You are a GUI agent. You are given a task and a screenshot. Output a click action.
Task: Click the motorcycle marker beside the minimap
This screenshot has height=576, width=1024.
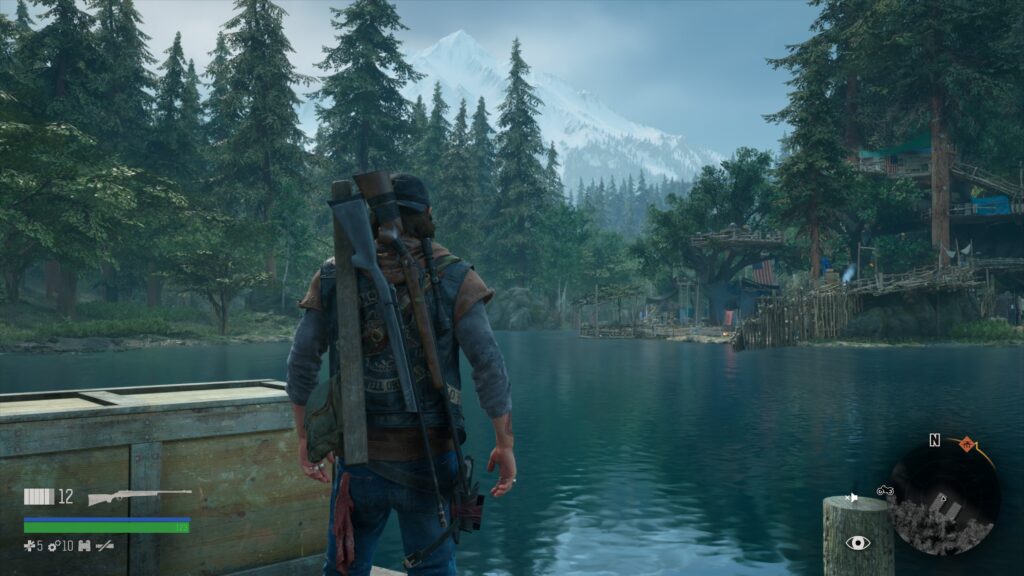coord(885,490)
